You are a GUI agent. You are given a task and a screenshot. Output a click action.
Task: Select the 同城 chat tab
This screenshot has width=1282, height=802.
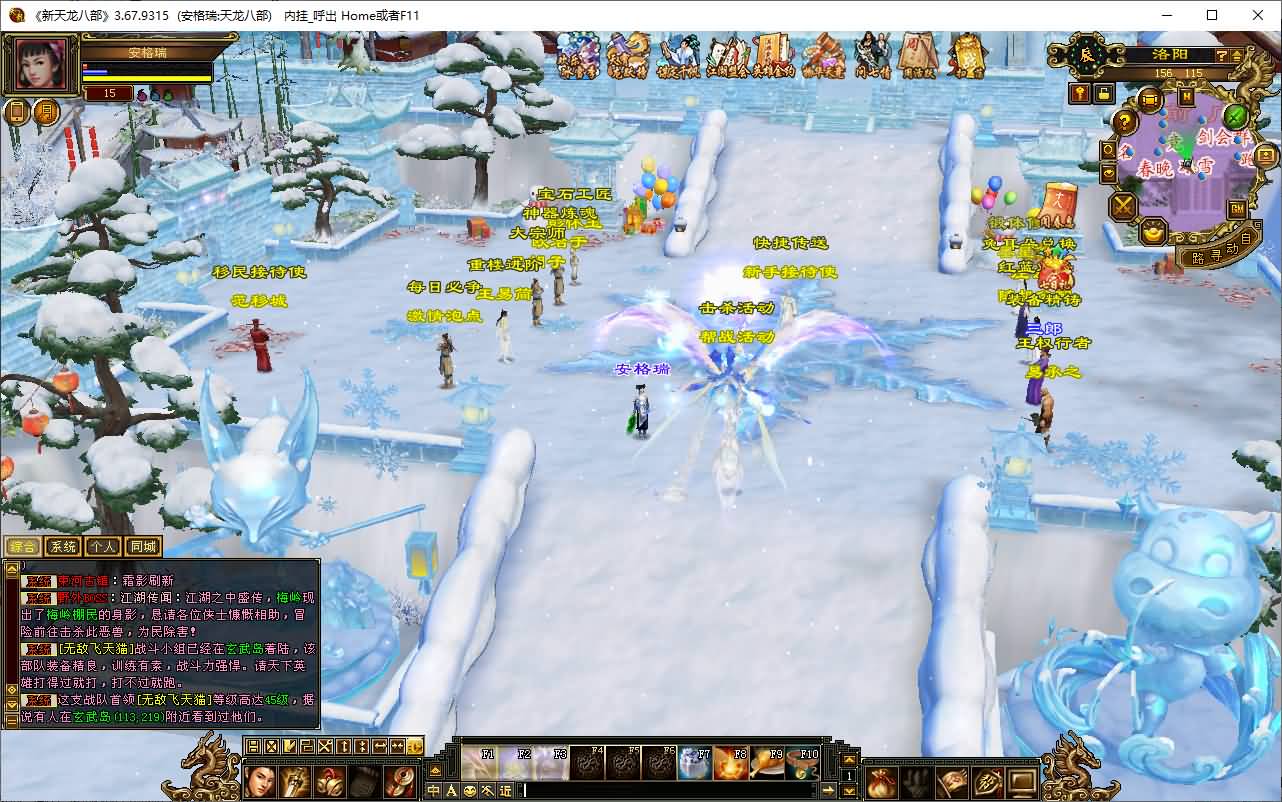tap(143, 547)
